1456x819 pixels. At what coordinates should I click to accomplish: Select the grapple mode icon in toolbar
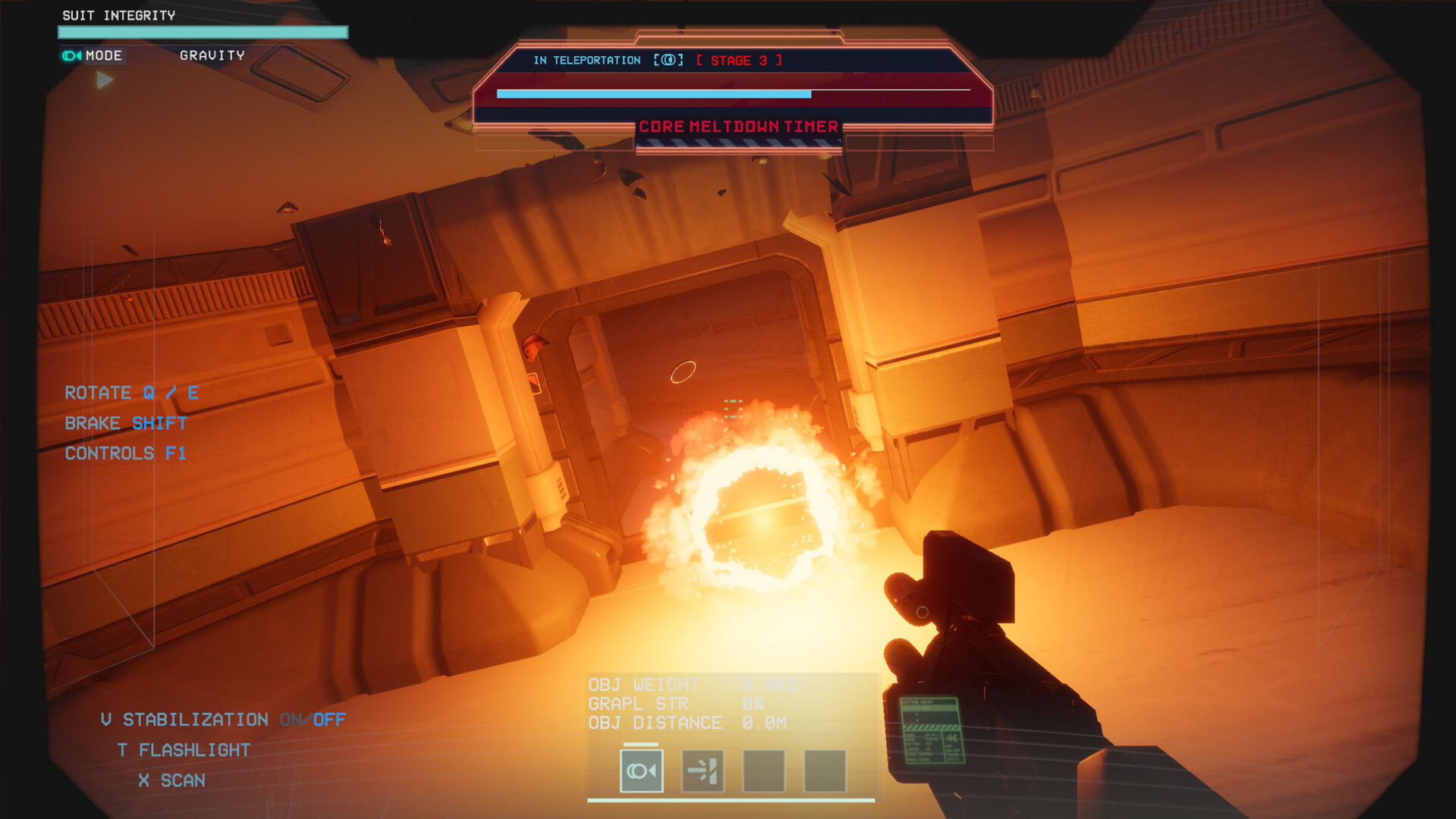click(641, 770)
